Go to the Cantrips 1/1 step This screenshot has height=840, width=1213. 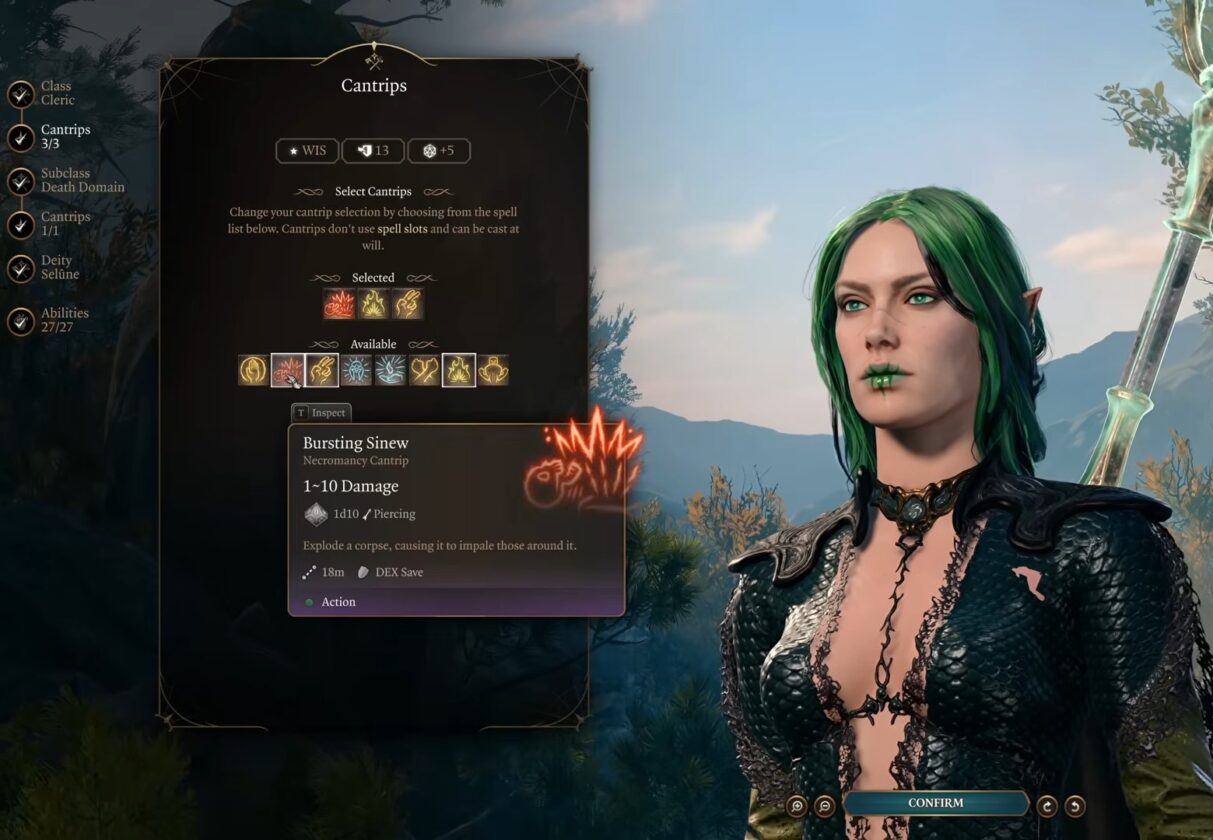pyautogui.click(x=21, y=224)
